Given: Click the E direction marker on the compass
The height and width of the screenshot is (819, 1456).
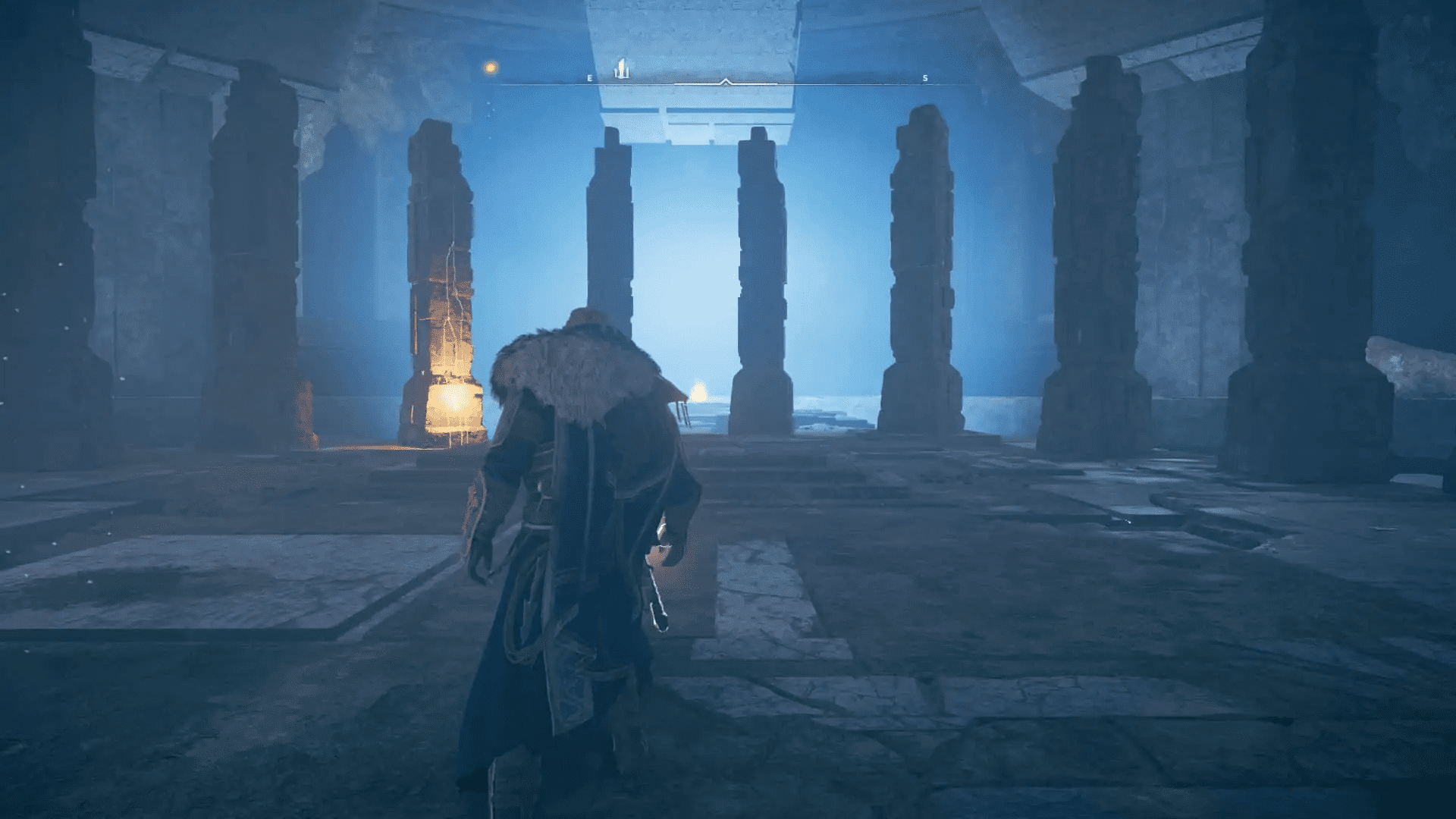Looking at the screenshot, I should [589, 77].
